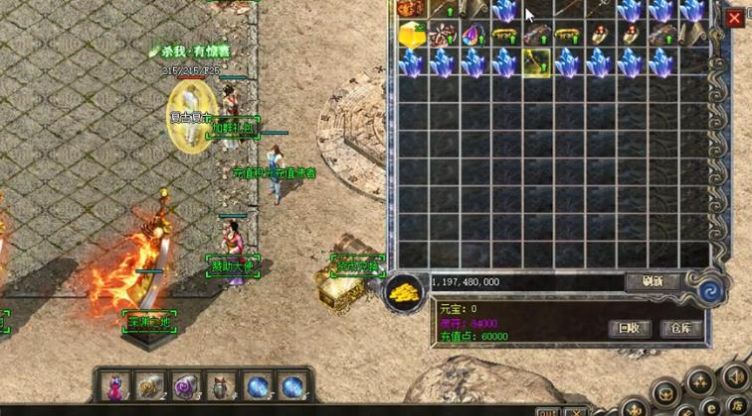Use the brown bottle in hotbar slot 4

[221, 386]
